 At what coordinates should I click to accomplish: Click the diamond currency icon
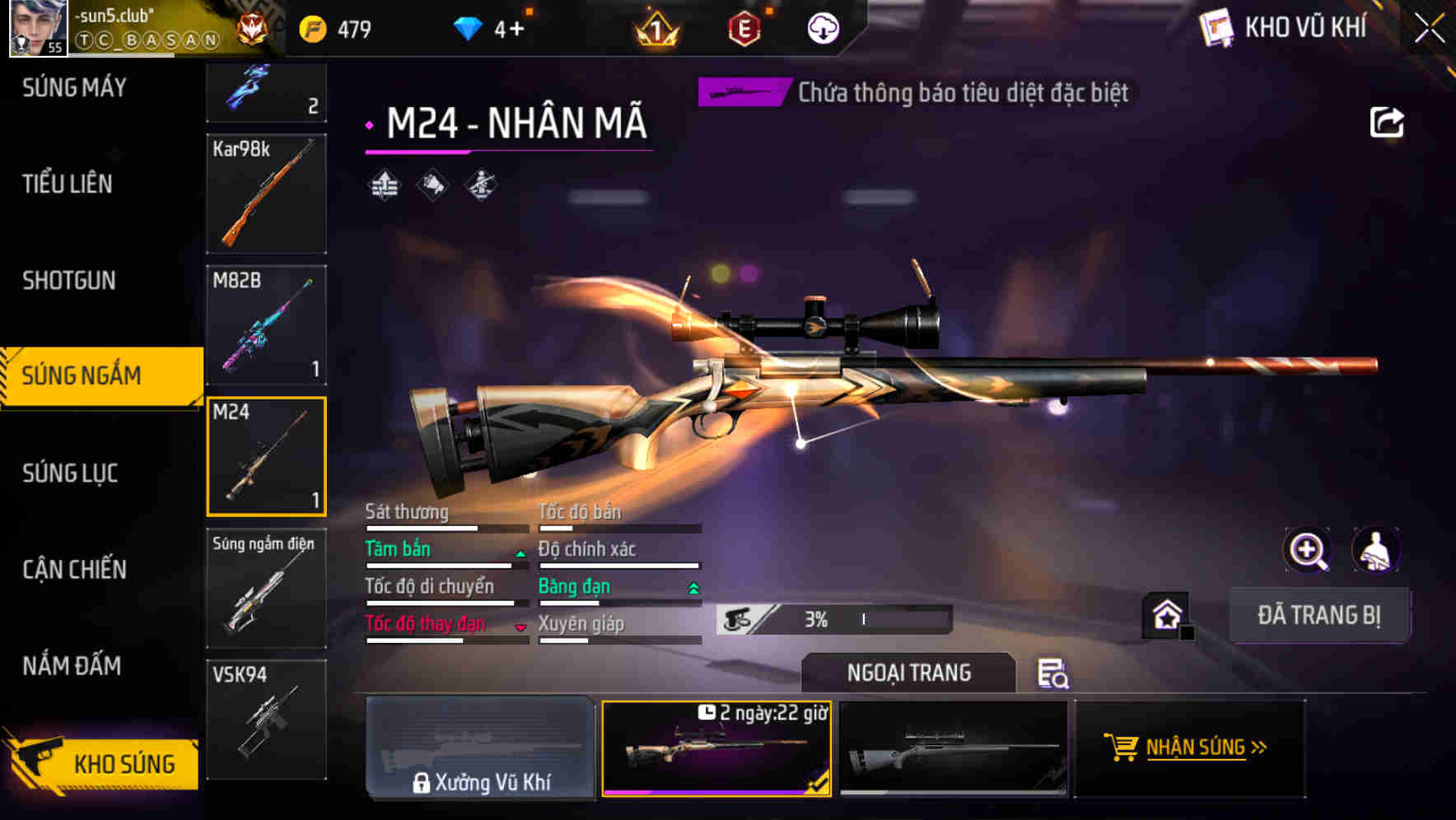click(468, 27)
